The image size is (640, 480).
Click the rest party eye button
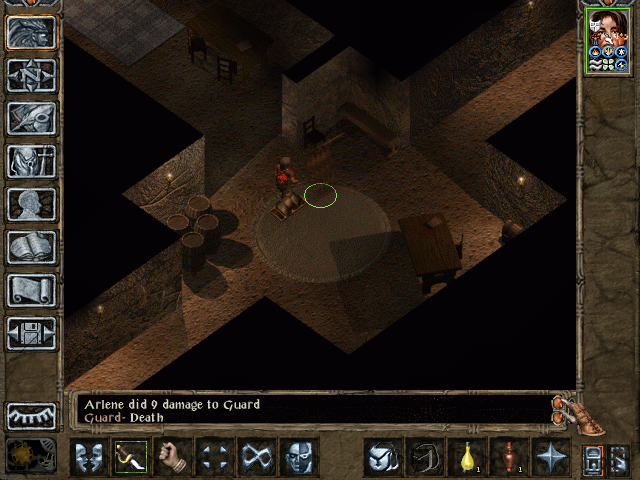32,415
